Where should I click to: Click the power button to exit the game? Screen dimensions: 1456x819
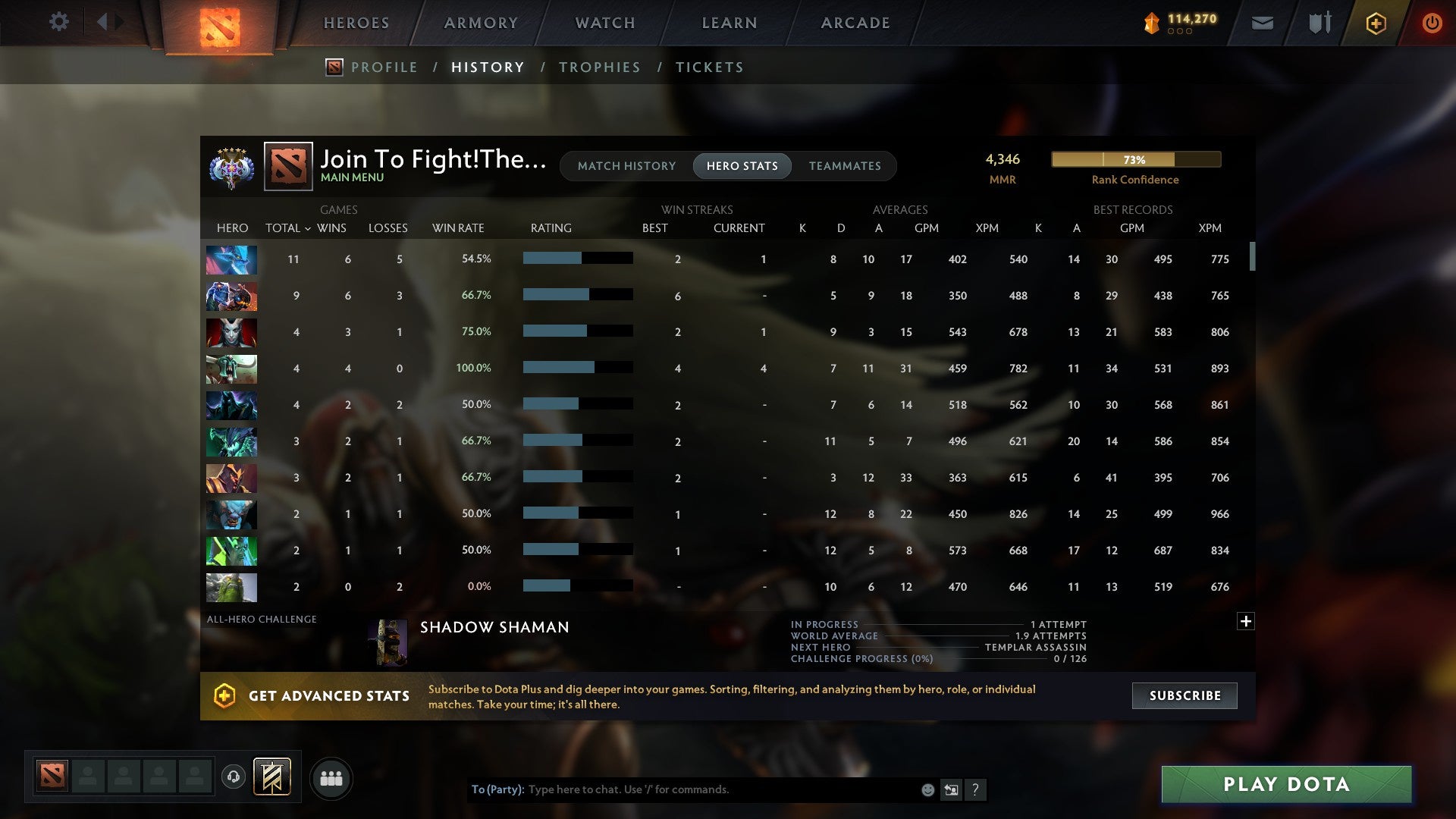pos(1432,23)
